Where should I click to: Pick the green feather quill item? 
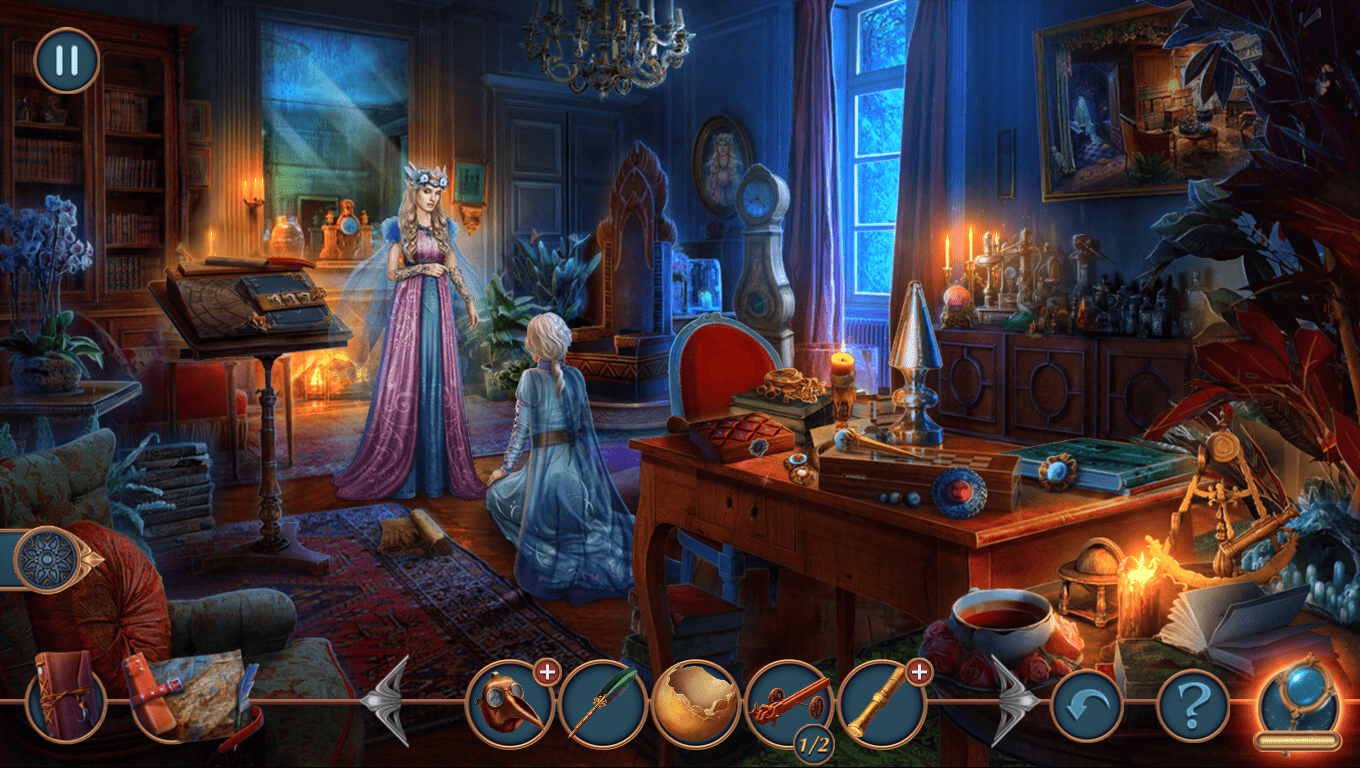point(603,703)
